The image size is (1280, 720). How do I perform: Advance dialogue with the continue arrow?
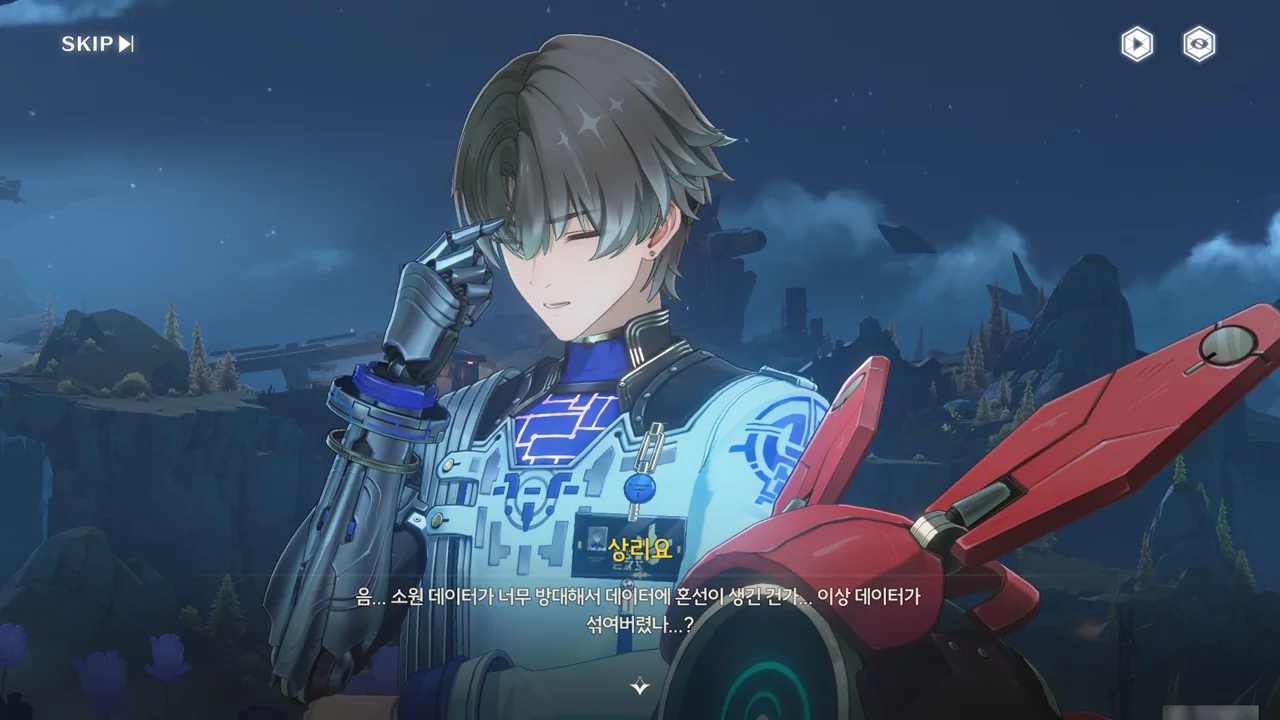click(x=640, y=686)
